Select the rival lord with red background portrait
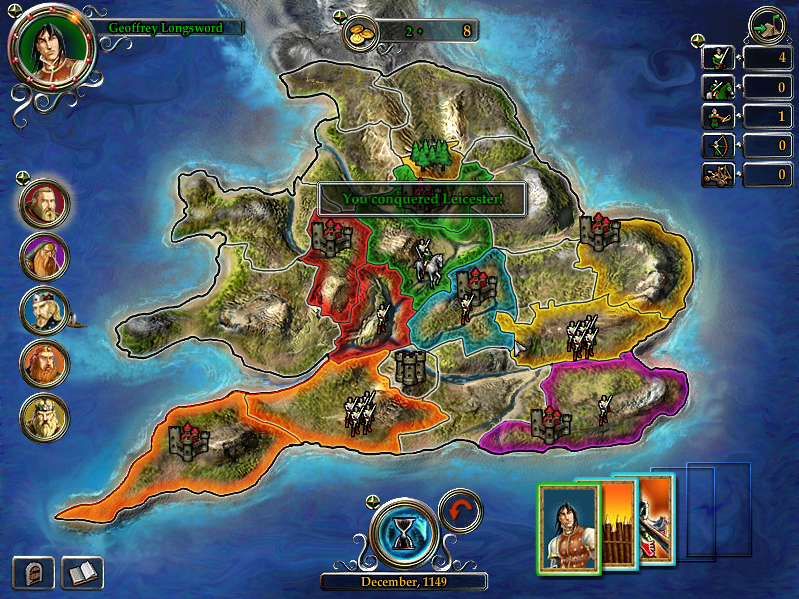The height and width of the screenshot is (599, 799). tap(45, 203)
